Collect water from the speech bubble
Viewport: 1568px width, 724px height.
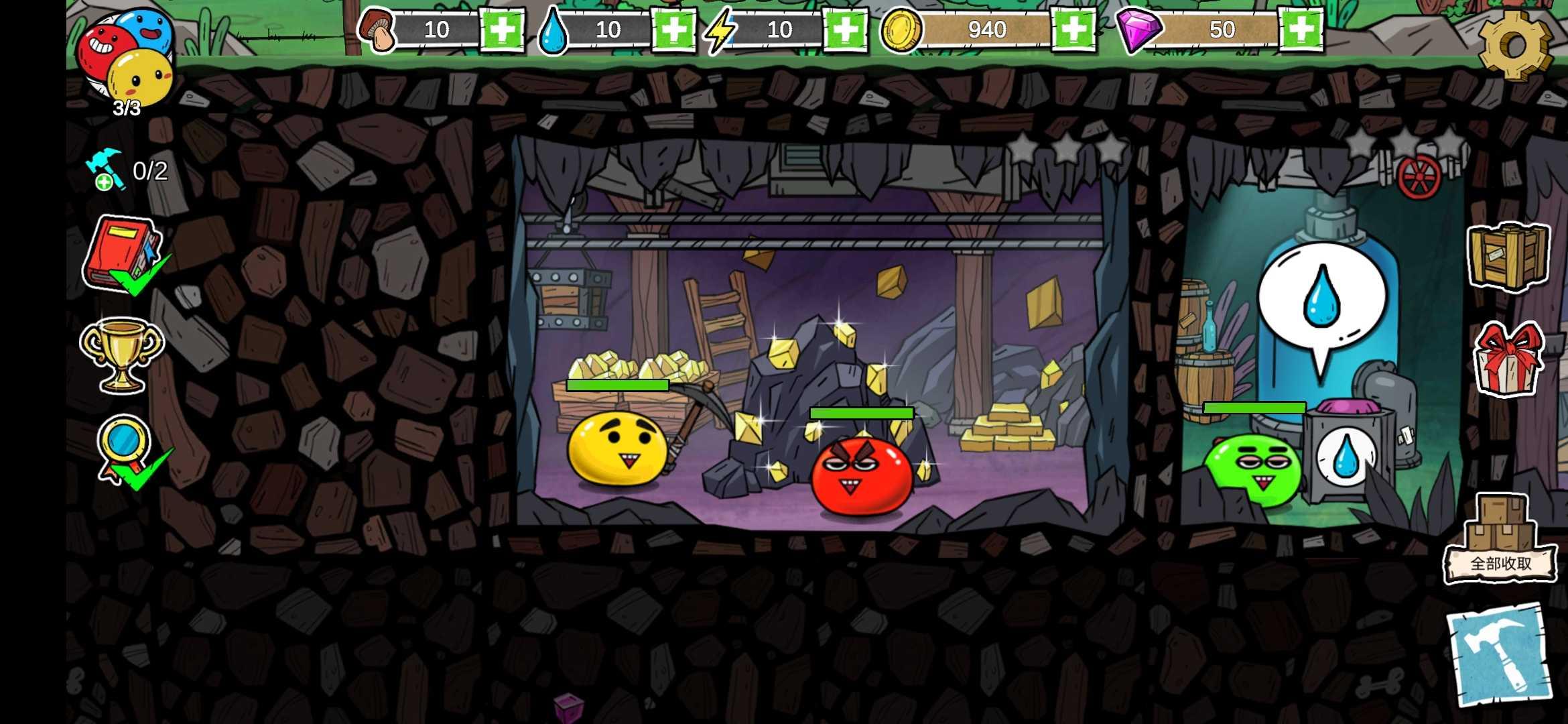click(1321, 302)
